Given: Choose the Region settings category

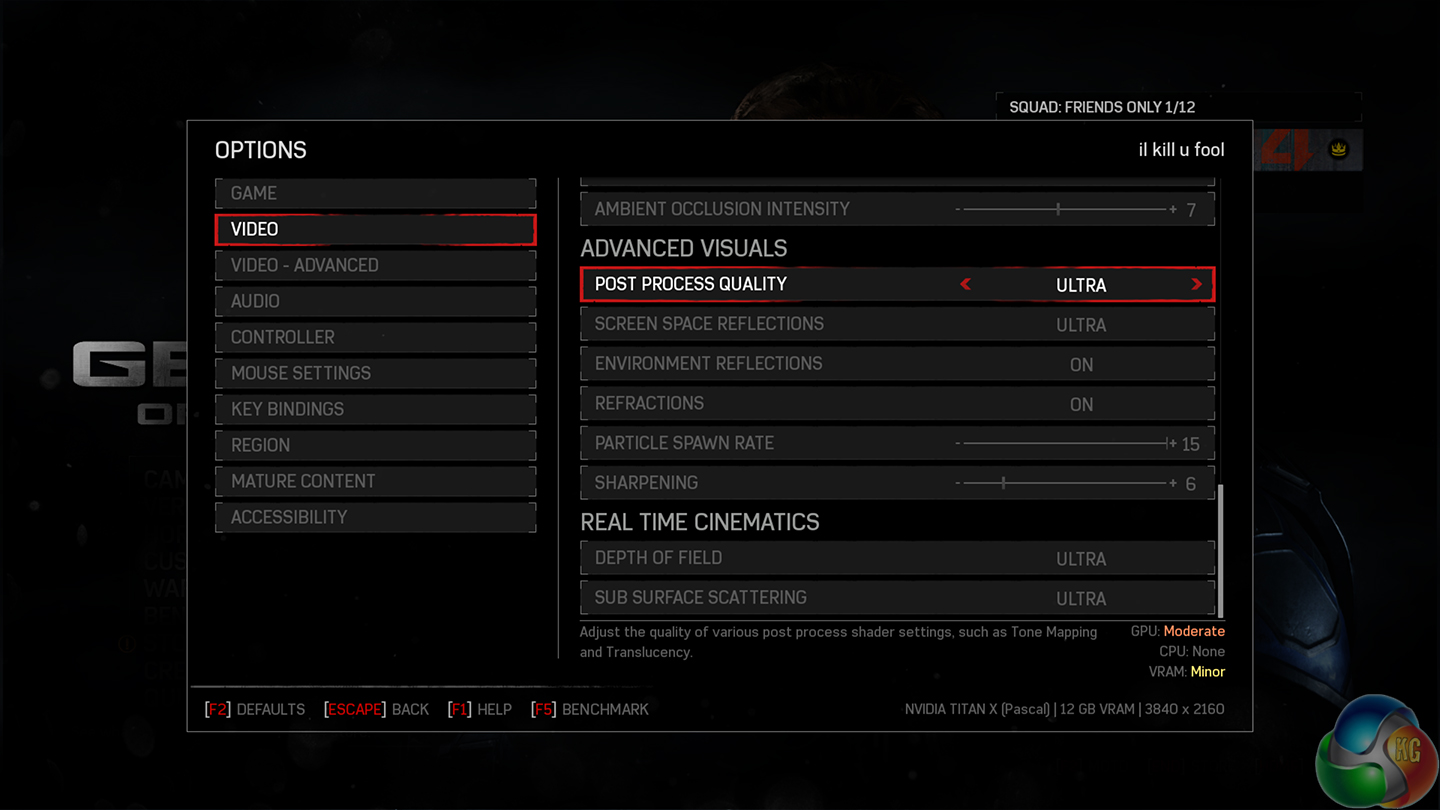Looking at the screenshot, I should [375, 445].
